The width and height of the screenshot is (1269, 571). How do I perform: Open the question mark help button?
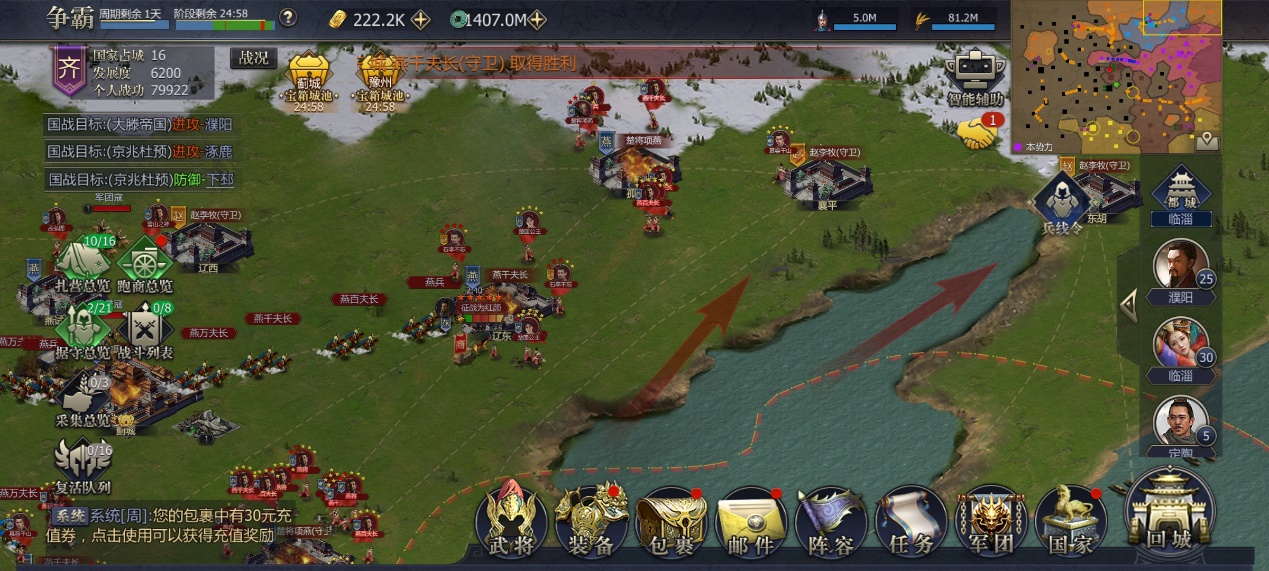288,17
